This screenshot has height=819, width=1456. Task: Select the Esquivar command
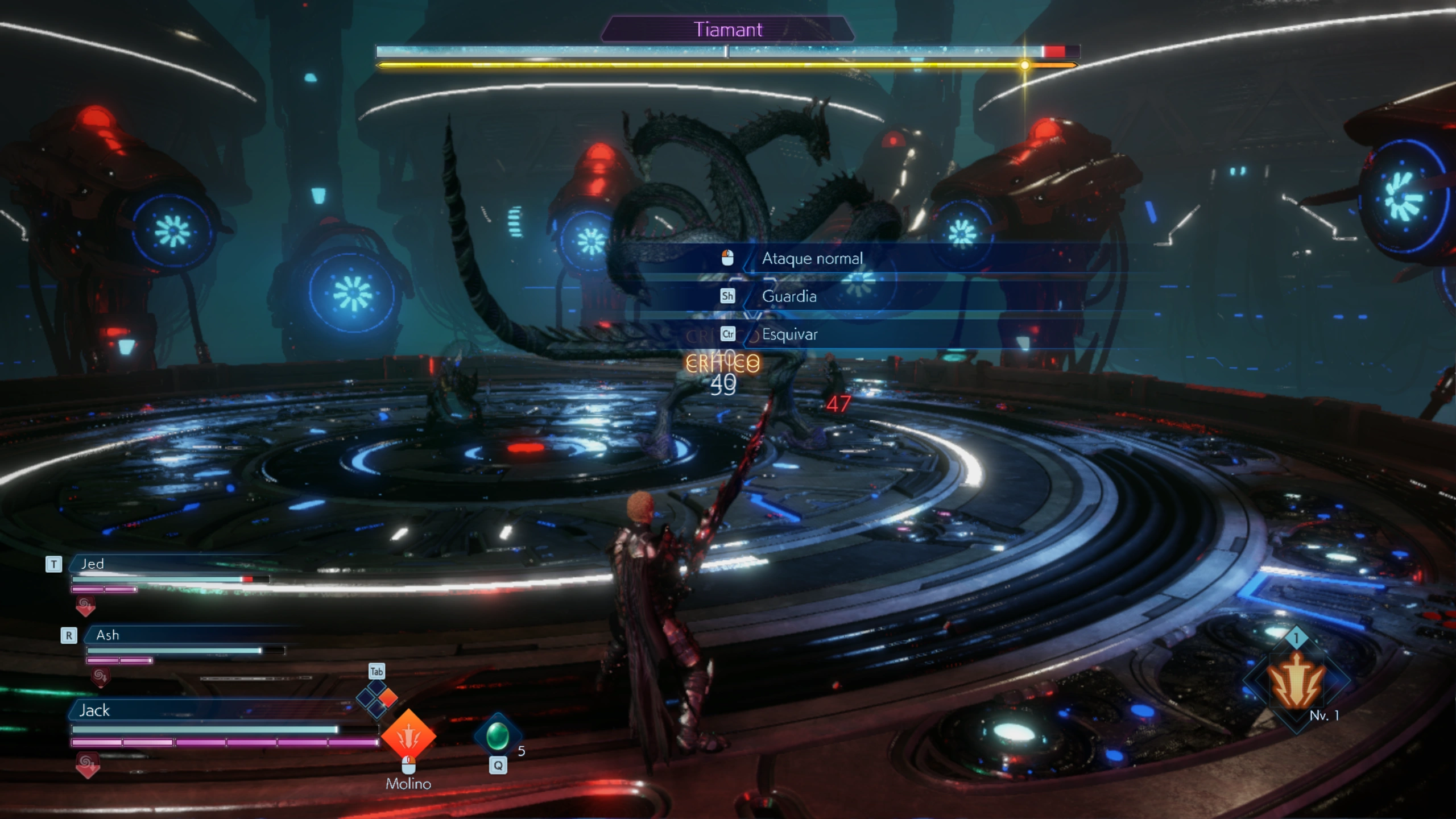coord(789,334)
